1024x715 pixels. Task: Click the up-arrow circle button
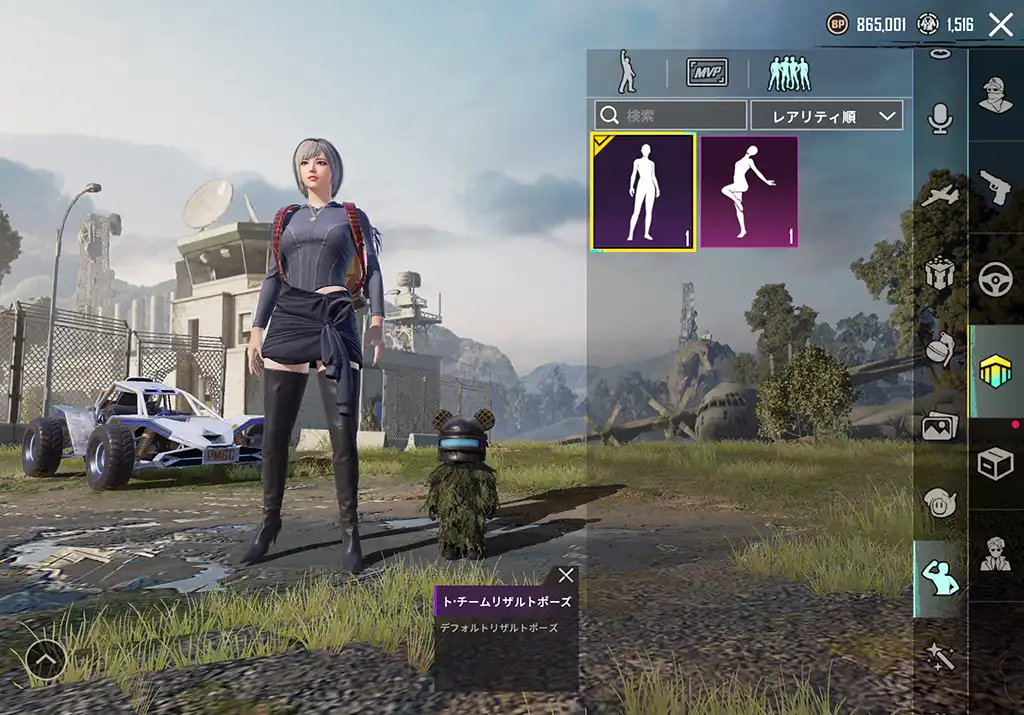click(x=46, y=659)
